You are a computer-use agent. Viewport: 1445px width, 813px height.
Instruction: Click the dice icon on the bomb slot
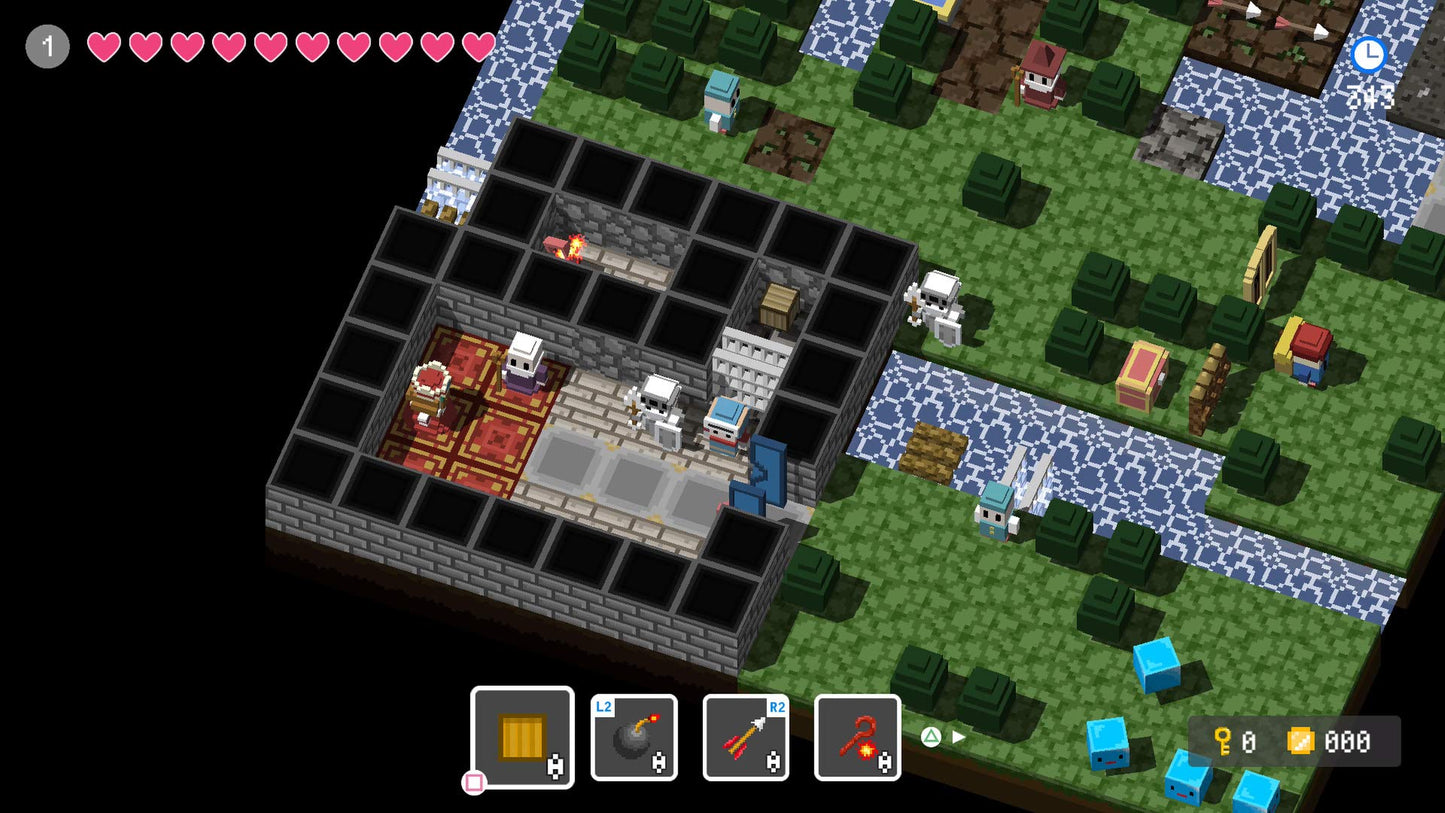click(659, 763)
